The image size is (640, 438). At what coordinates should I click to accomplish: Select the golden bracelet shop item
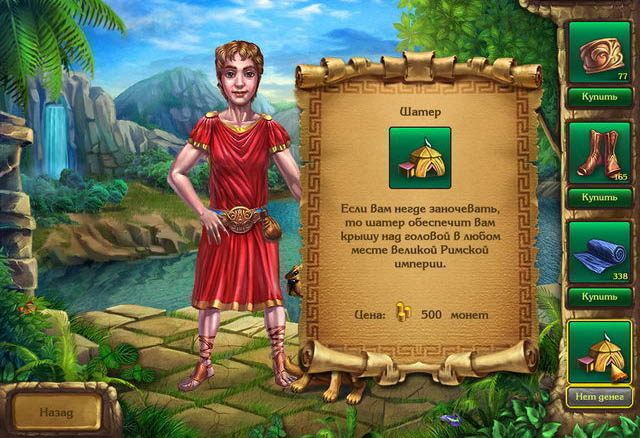[598, 50]
